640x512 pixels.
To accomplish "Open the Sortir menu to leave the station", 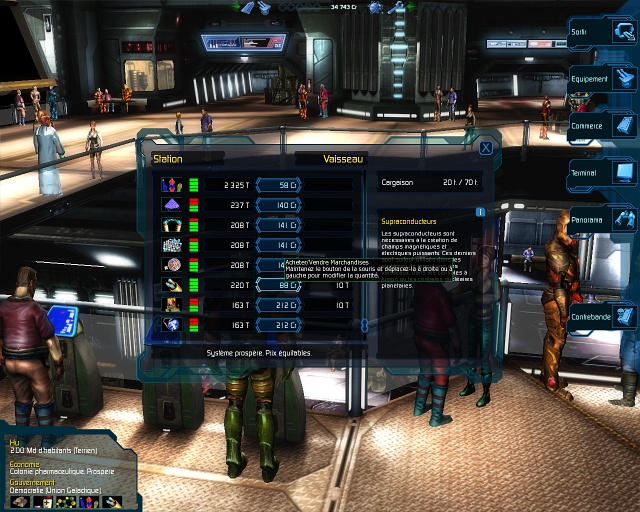I will coord(602,32).
